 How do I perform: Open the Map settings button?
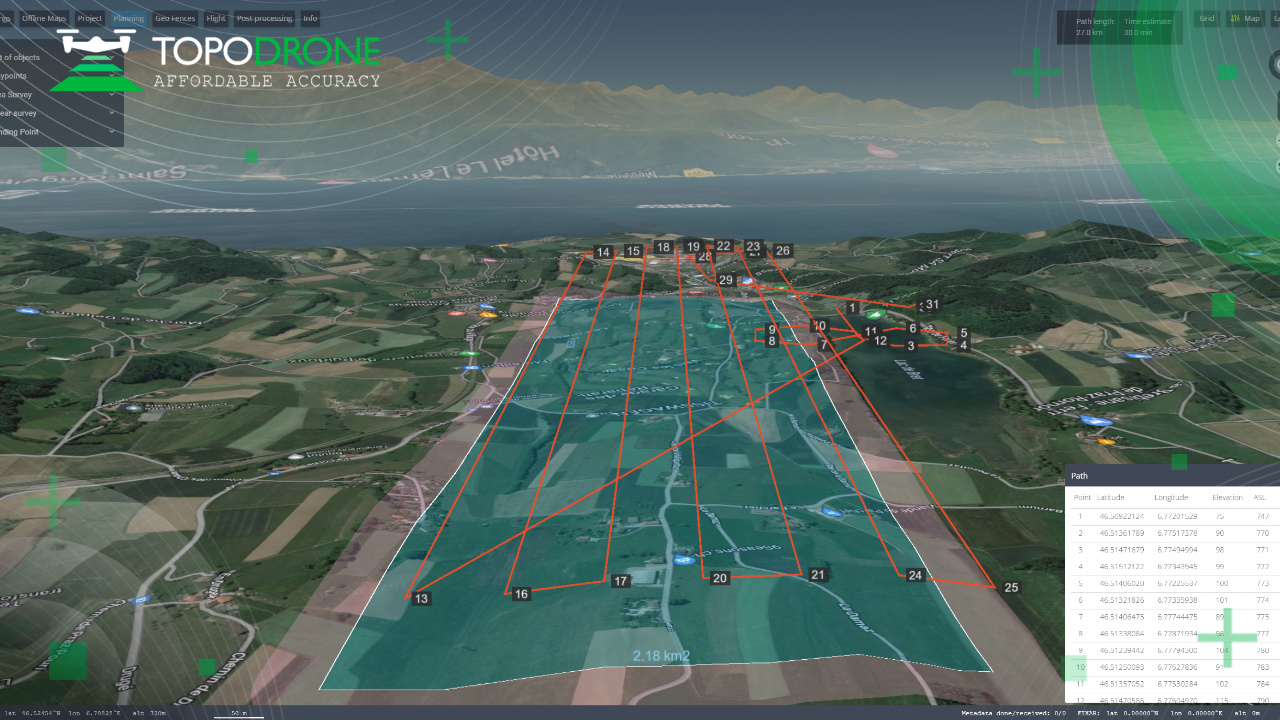1246,18
